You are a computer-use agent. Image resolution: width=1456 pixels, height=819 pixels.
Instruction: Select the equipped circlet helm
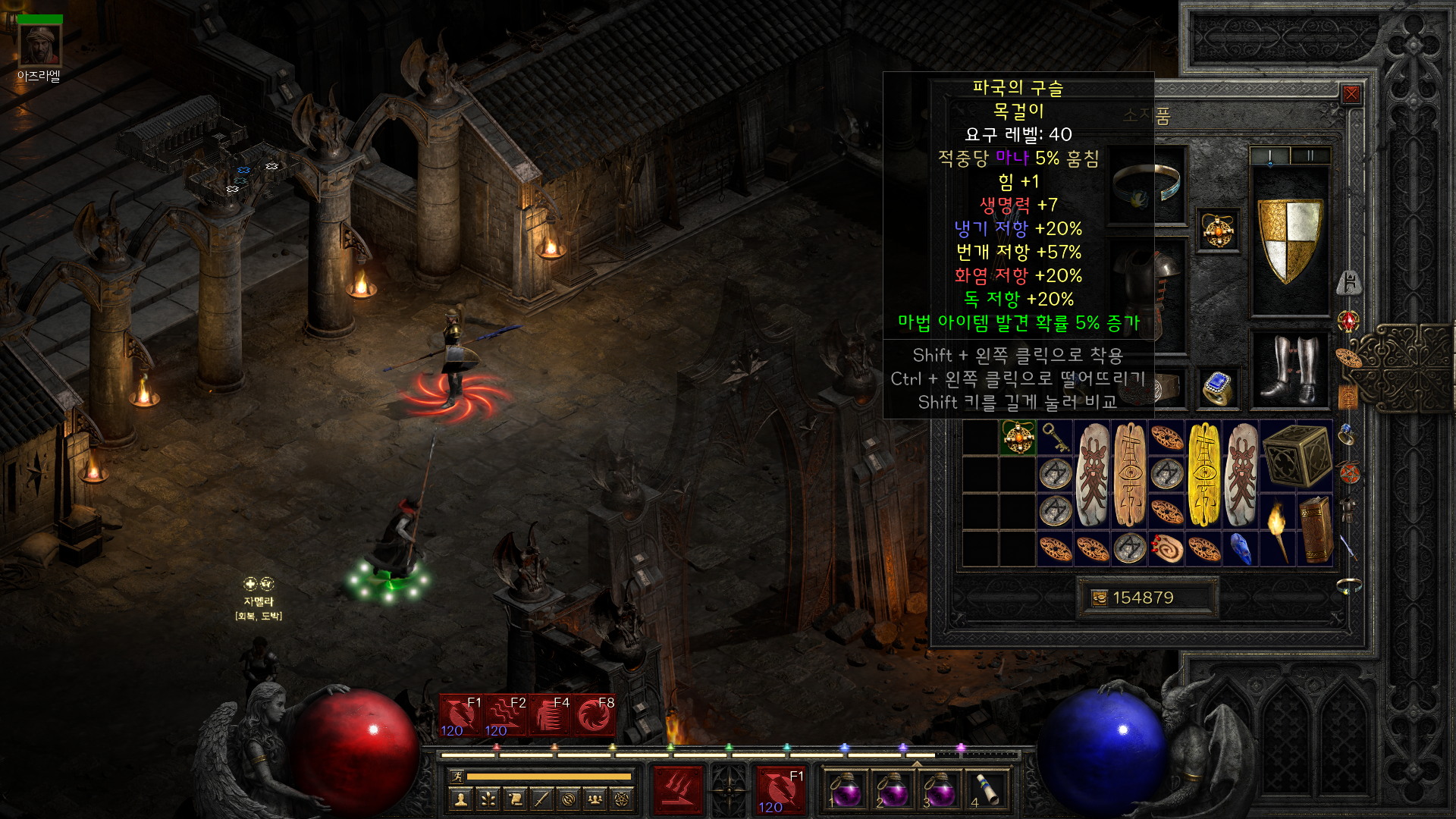(1147, 186)
